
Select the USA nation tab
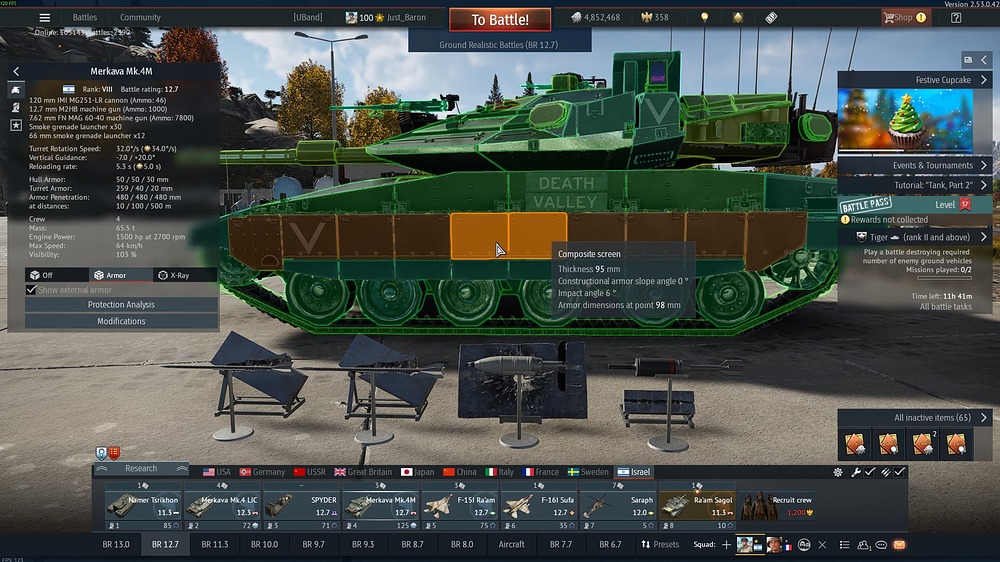coord(216,472)
